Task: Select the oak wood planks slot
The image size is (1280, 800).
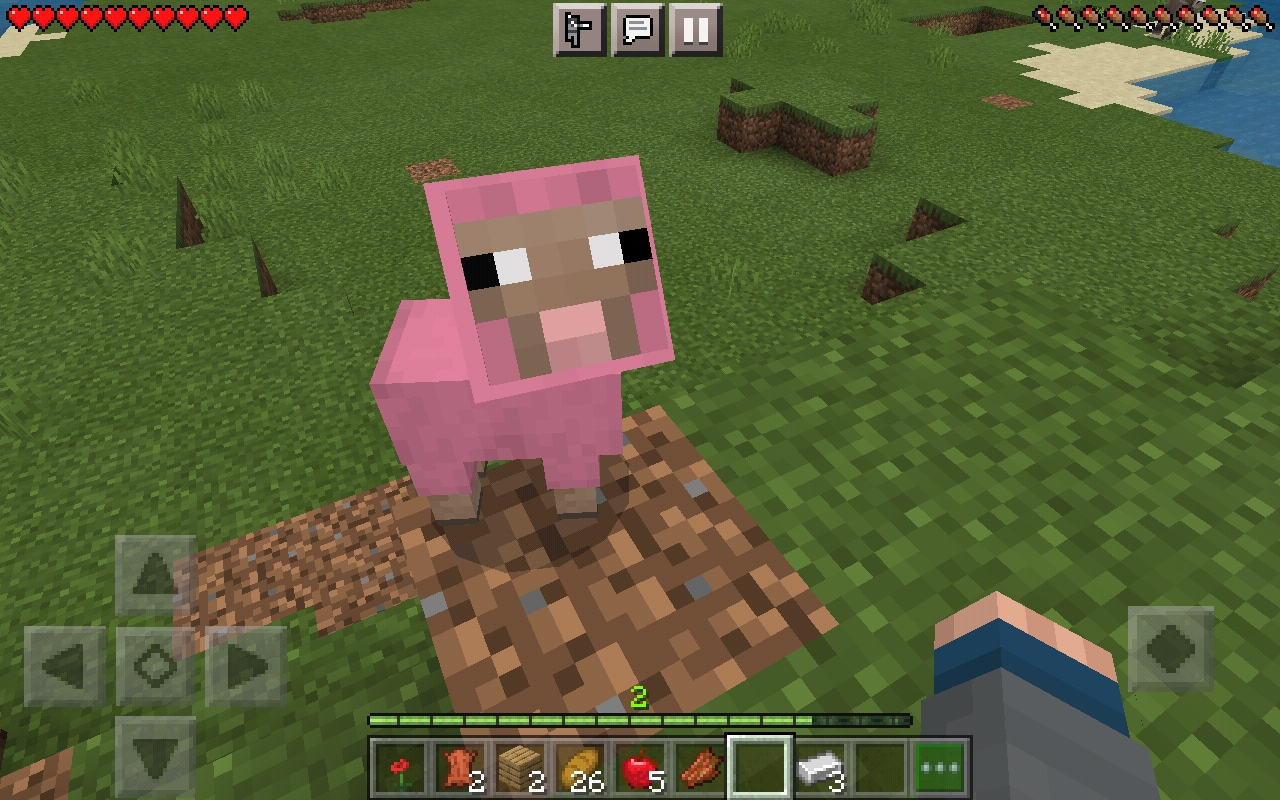Action: (x=519, y=766)
